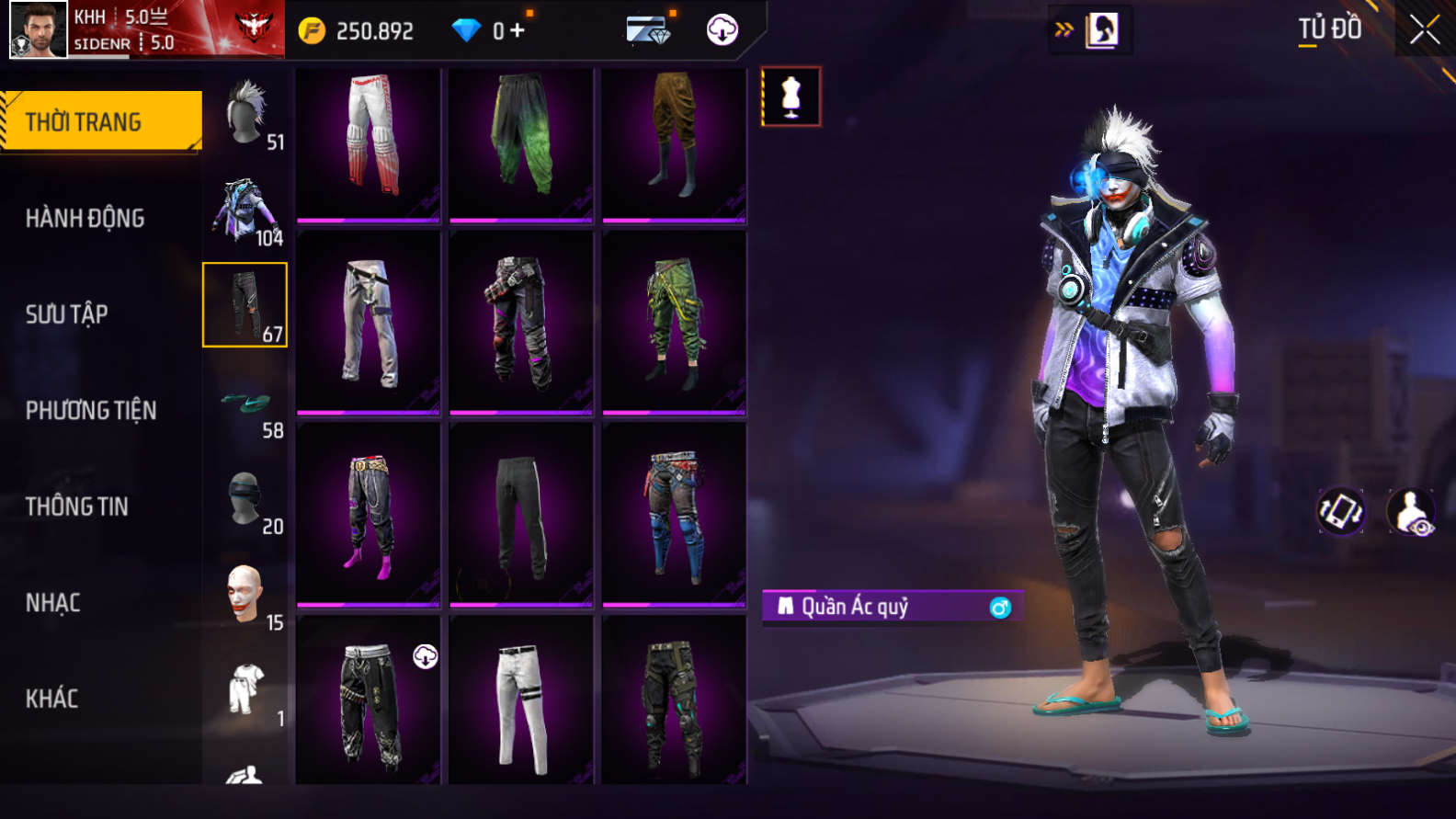Viewport: 1456px width, 819px height.
Task: Open the player profile avatar
Action: [x=39, y=29]
